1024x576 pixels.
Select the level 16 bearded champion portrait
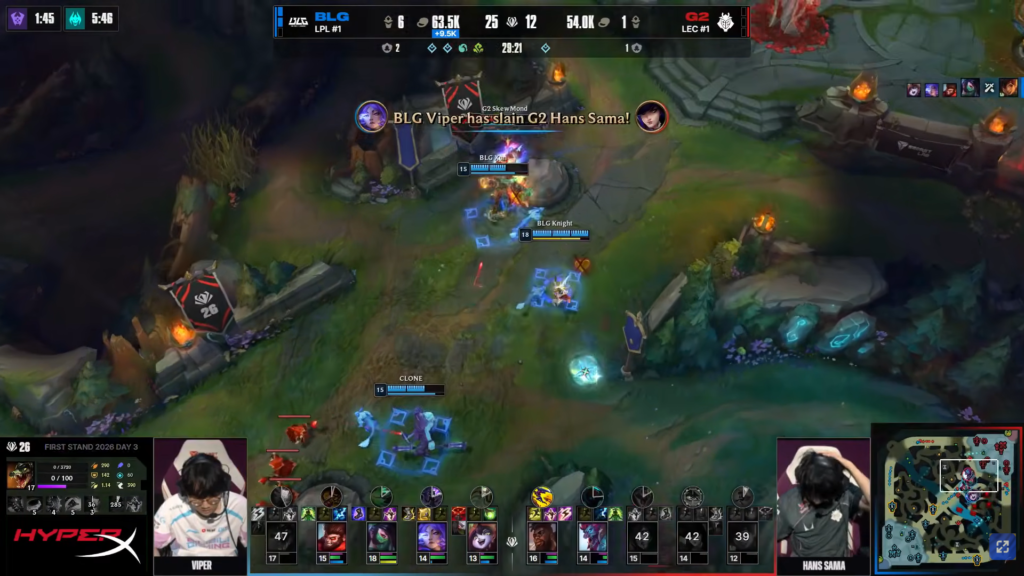point(542,537)
